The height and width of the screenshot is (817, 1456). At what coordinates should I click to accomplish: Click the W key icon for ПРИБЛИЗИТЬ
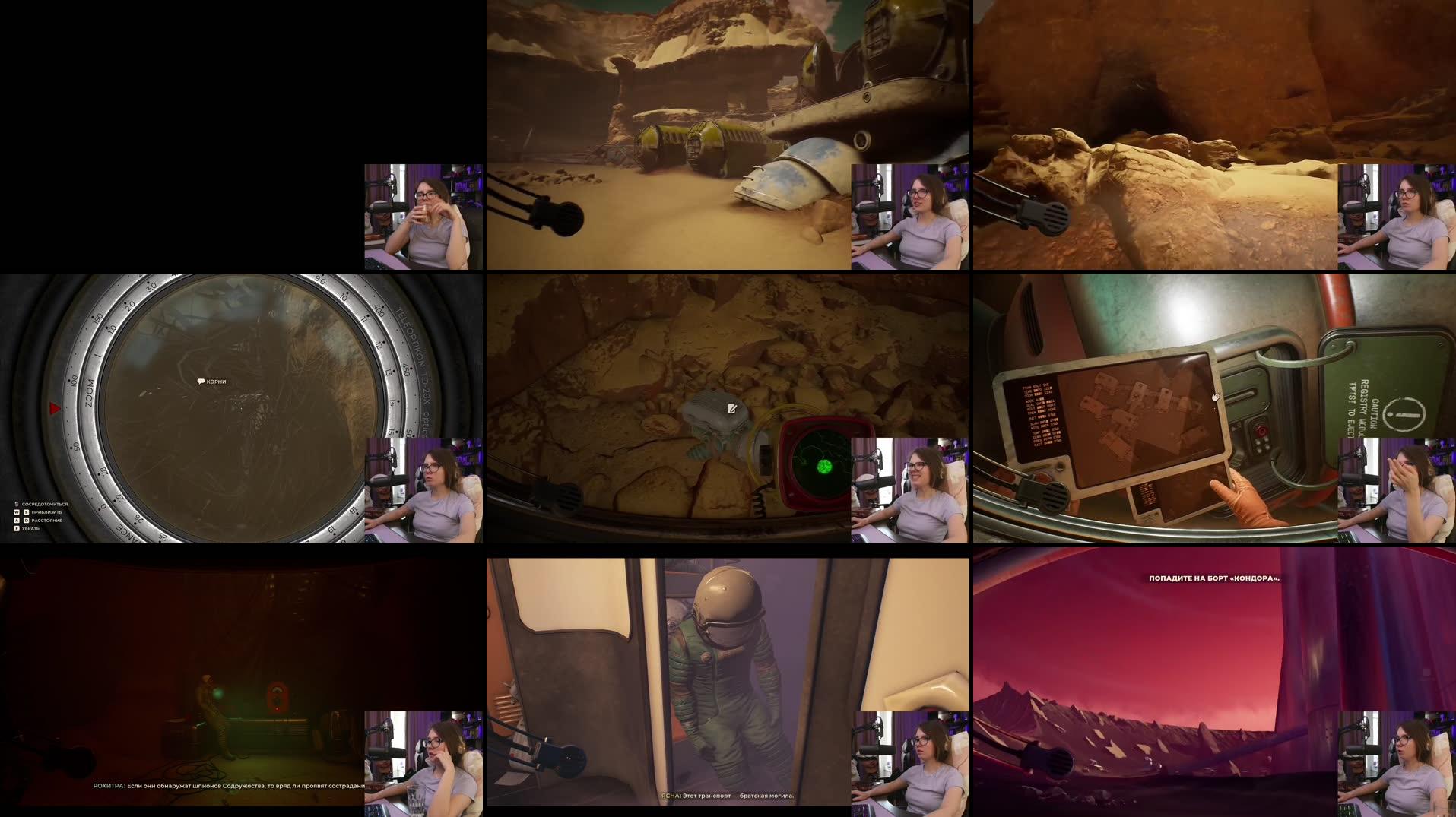tap(17, 512)
